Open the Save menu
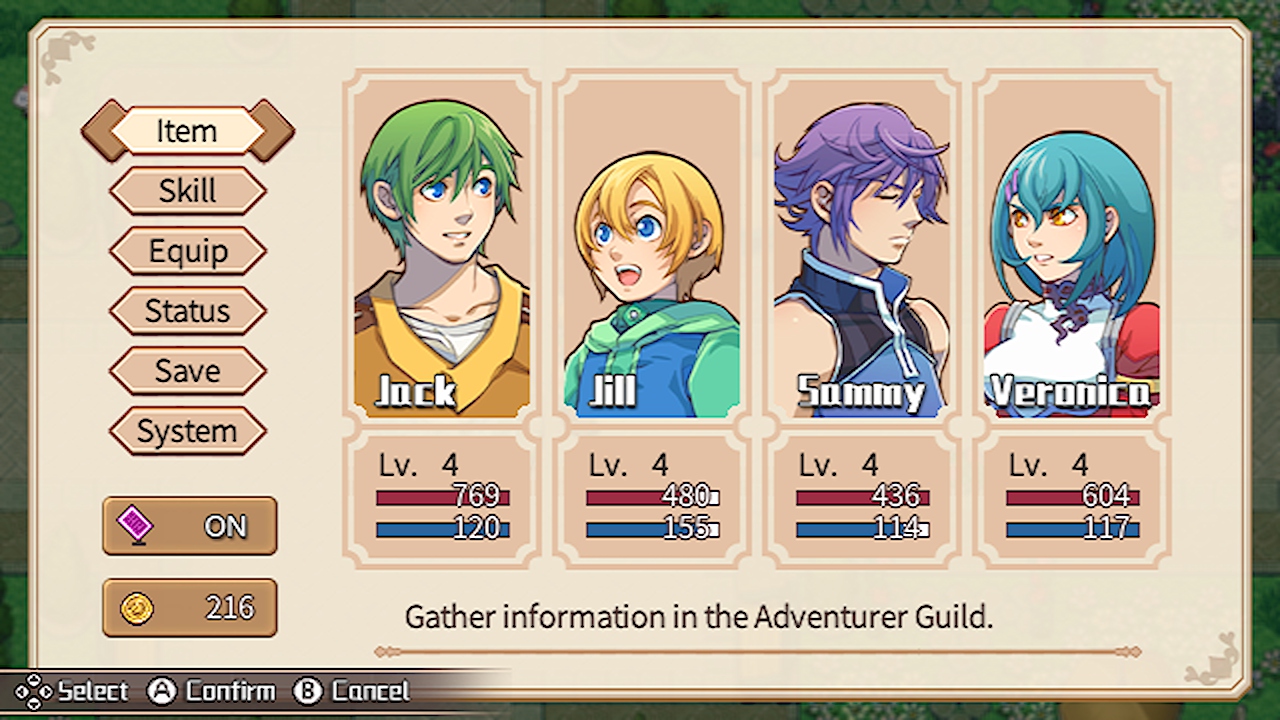 pyautogui.click(x=187, y=371)
